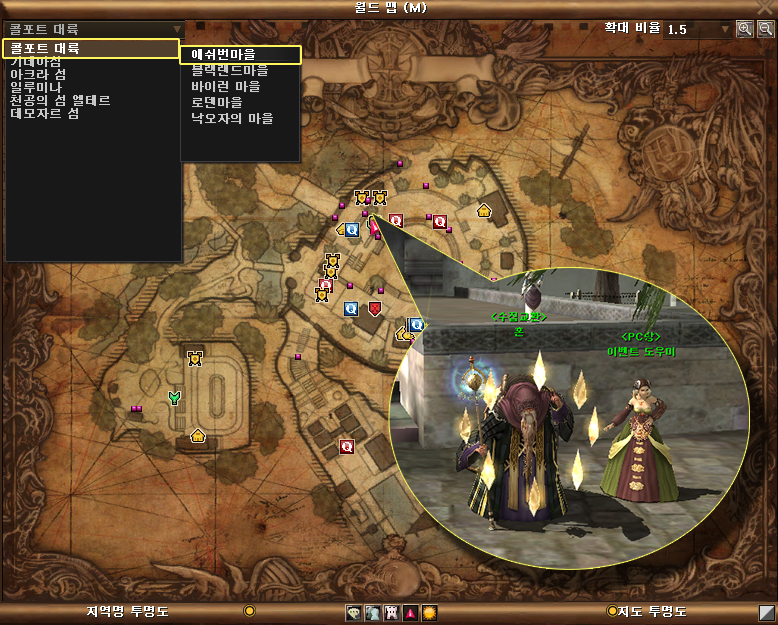Choose 낙오자의 마을 town entry
Screen dimensions: 778x625
[x=232, y=118]
